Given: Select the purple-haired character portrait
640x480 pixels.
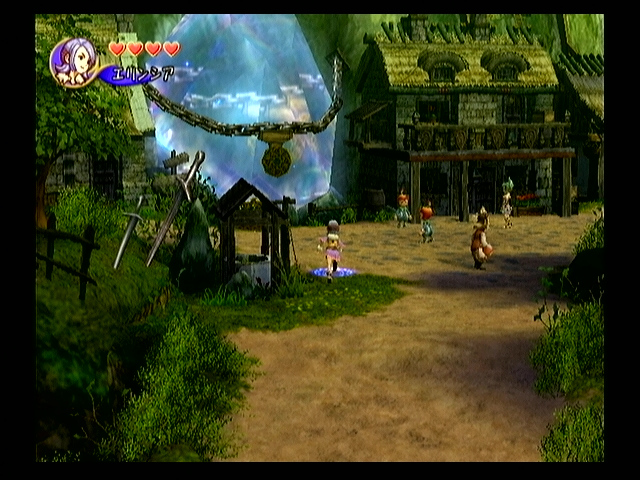Looking at the screenshot, I should [74, 62].
